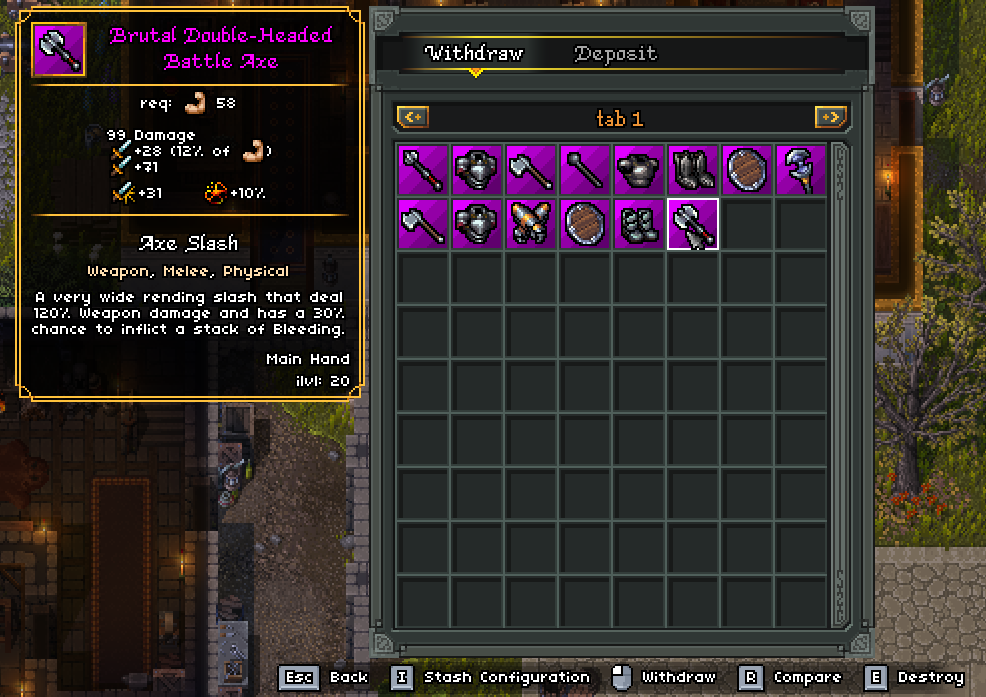This screenshot has width=986, height=697.
Task: Choose the crossed orange-tipped gauntlets
Action: coord(531,224)
